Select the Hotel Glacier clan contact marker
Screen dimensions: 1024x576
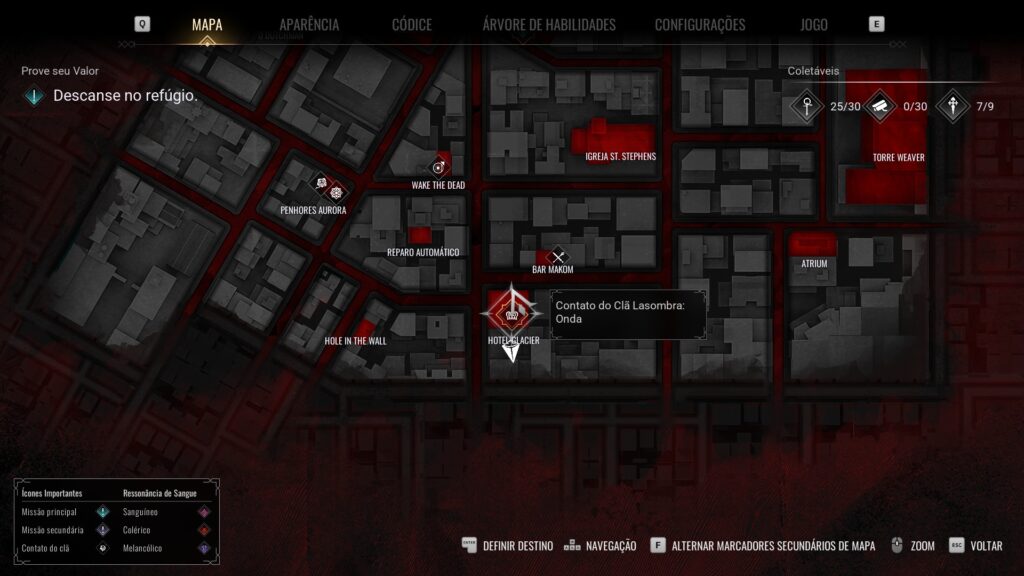tap(513, 314)
